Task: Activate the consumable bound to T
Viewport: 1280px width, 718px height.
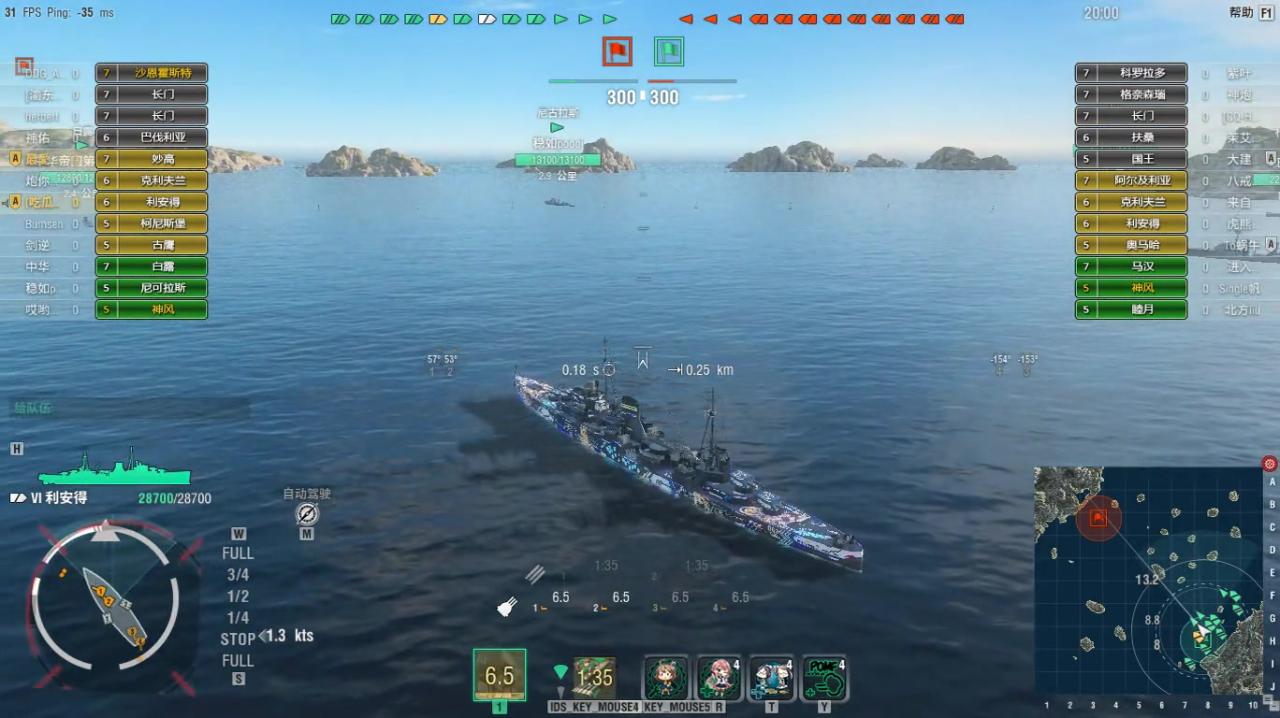Action: (x=772, y=678)
